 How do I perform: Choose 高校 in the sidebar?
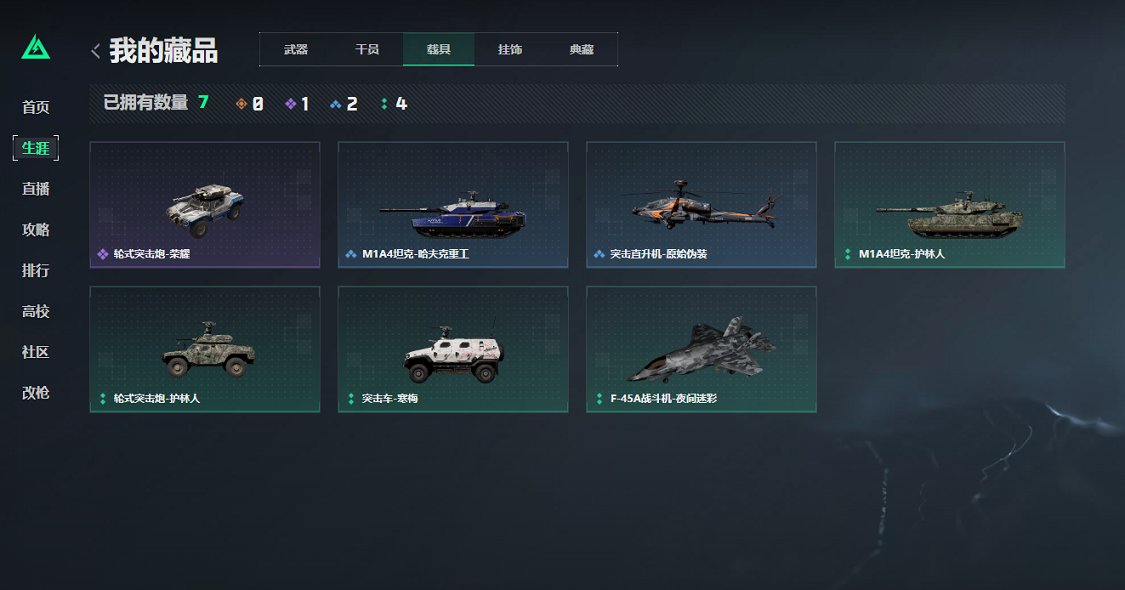(x=36, y=312)
